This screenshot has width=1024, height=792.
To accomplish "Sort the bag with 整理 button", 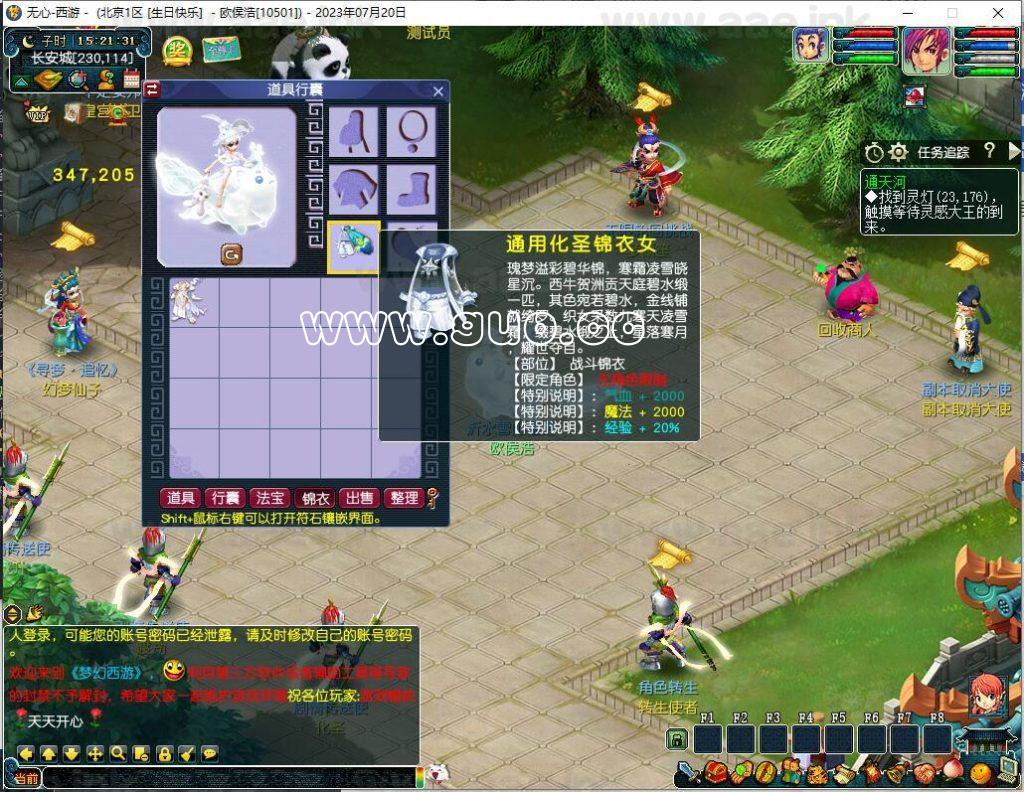I will [x=404, y=498].
